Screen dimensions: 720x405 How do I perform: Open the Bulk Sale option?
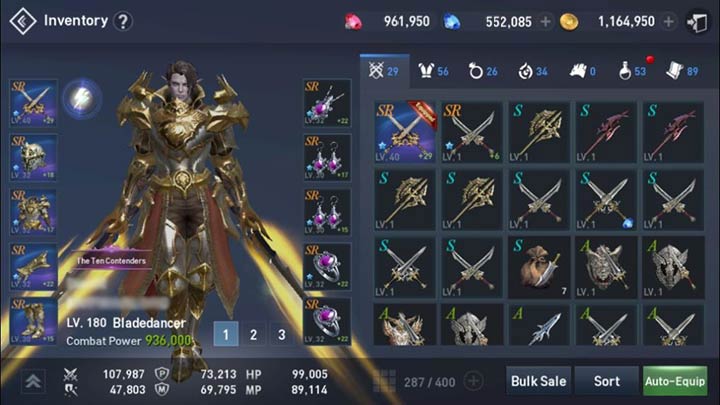[x=539, y=381]
